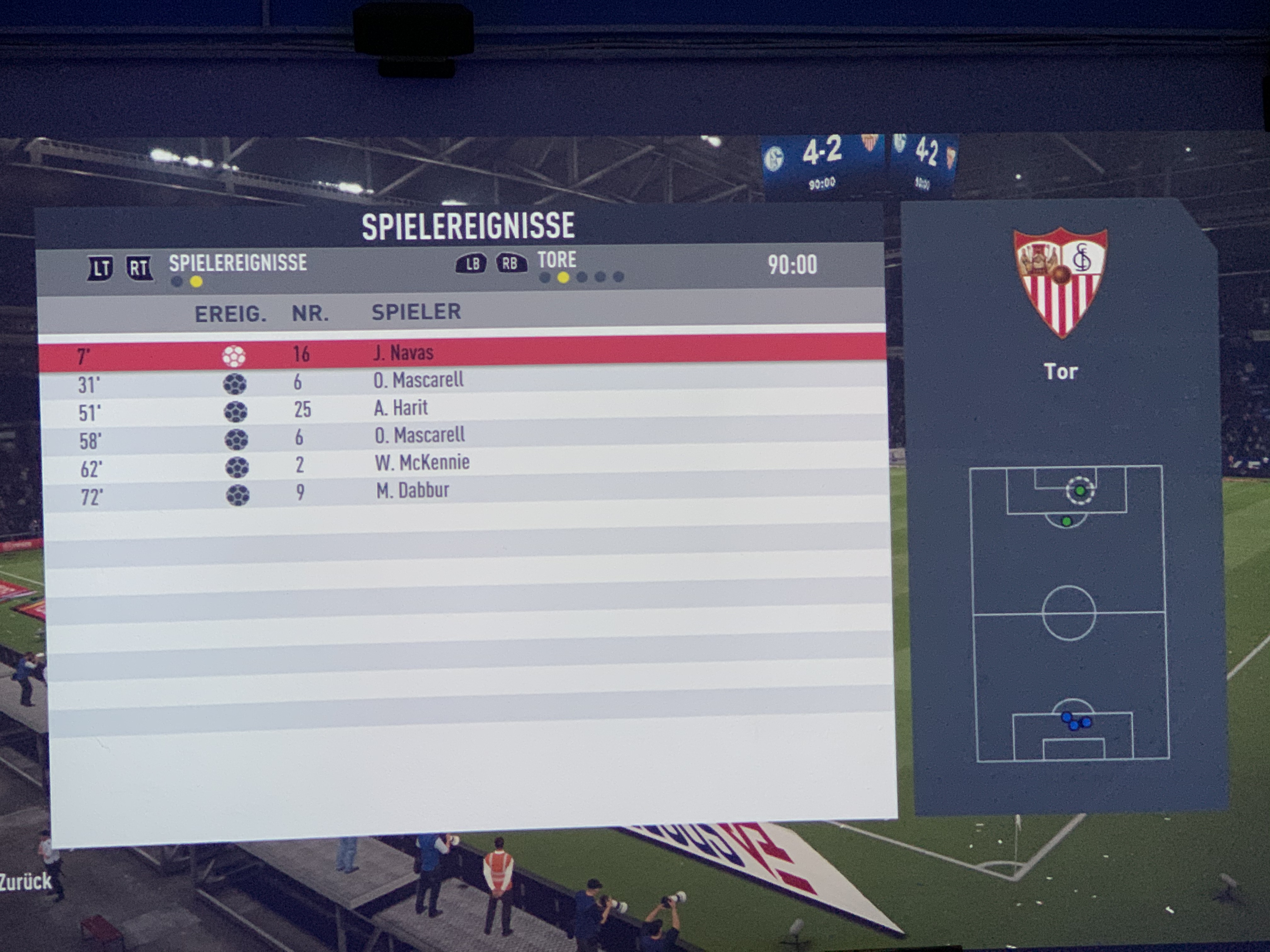The height and width of the screenshot is (952, 1270).
Task: Open the Spielereignisse section tab
Action: [237, 263]
